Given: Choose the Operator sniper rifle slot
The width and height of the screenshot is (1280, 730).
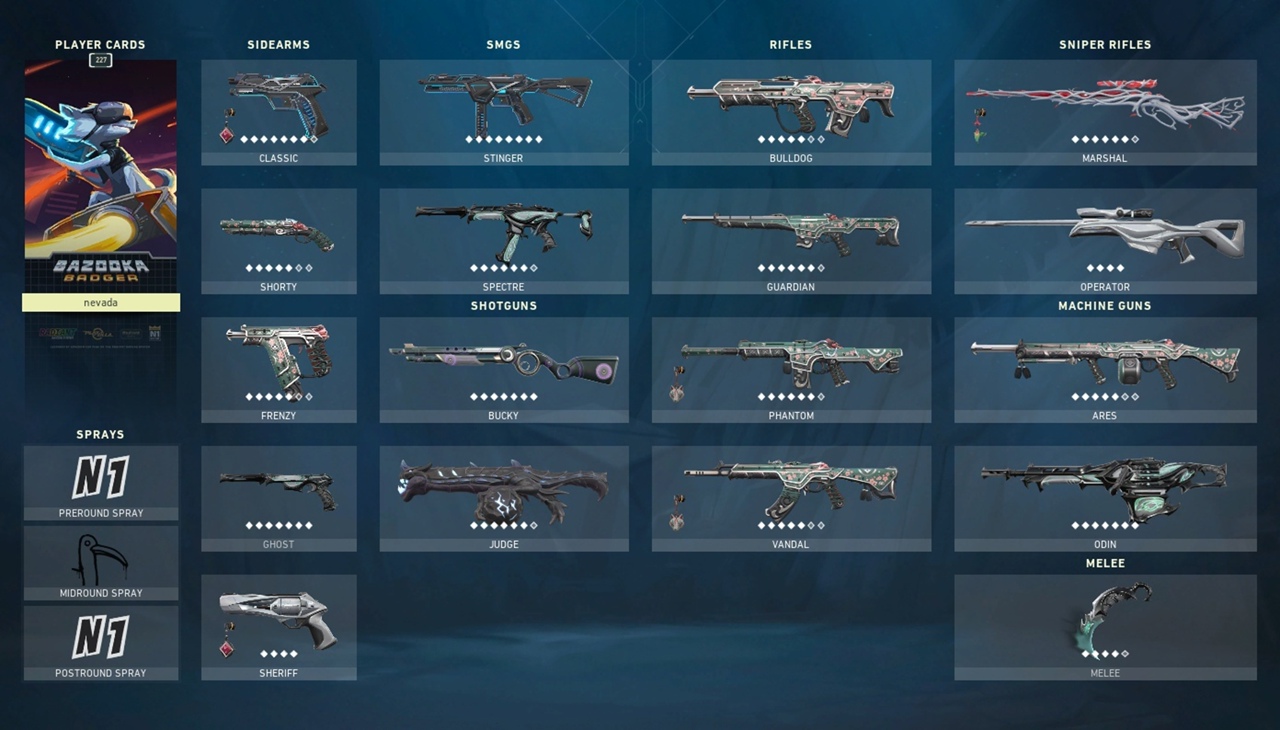Looking at the screenshot, I should point(1105,240).
